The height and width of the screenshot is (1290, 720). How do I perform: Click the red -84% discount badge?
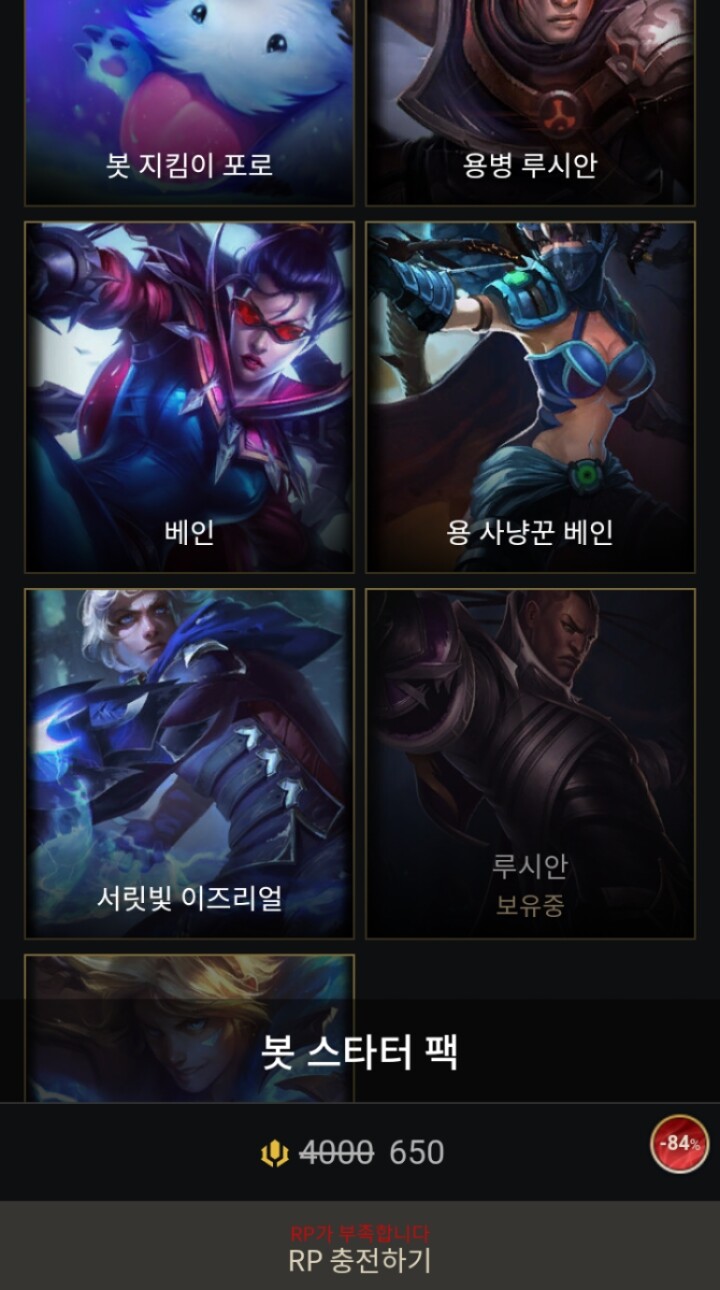[x=680, y=1144]
